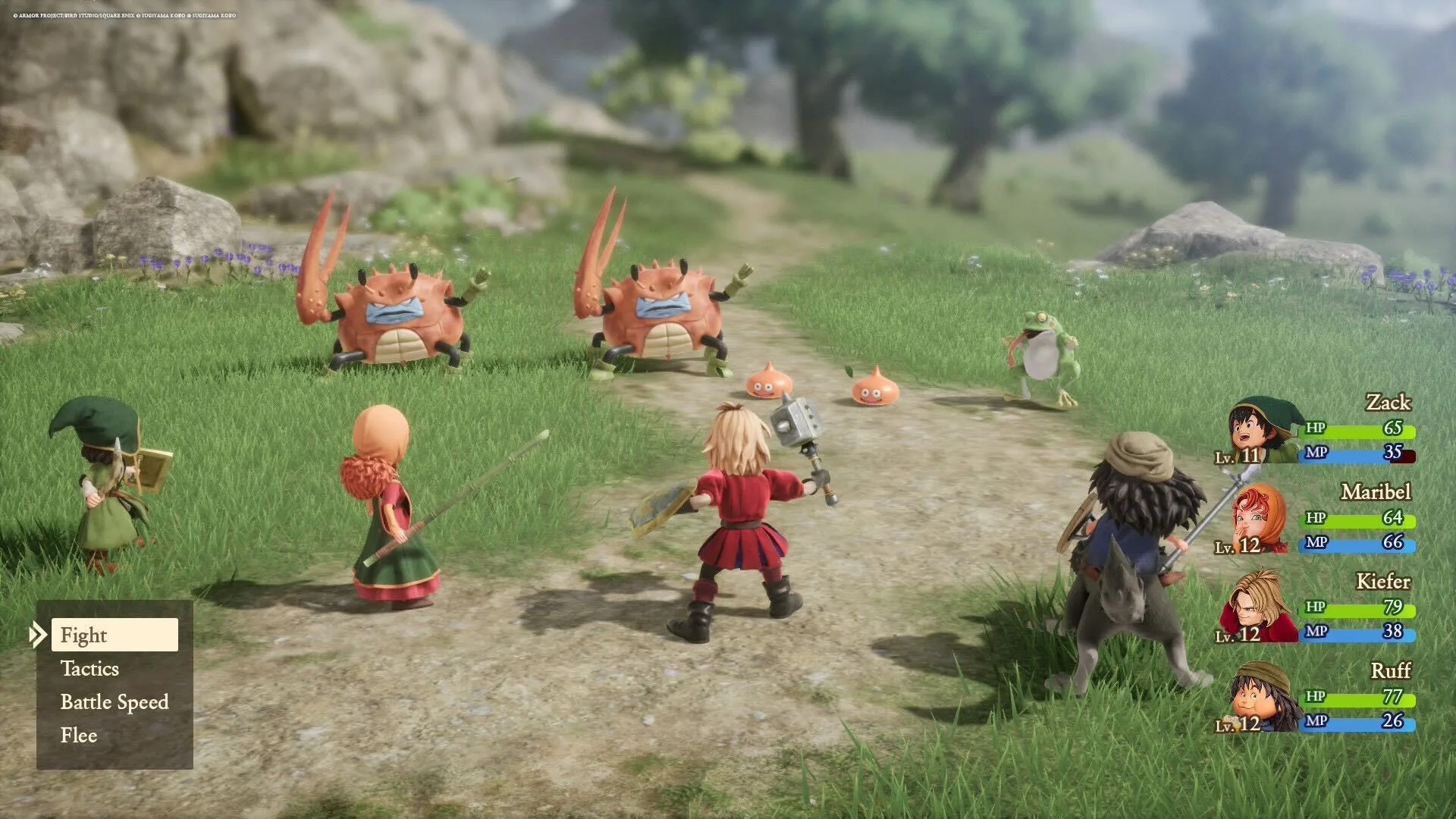Image resolution: width=1456 pixels, height=819 pixels.
Task: Choose Flee to escape the battle
Action: click(78, 735)
